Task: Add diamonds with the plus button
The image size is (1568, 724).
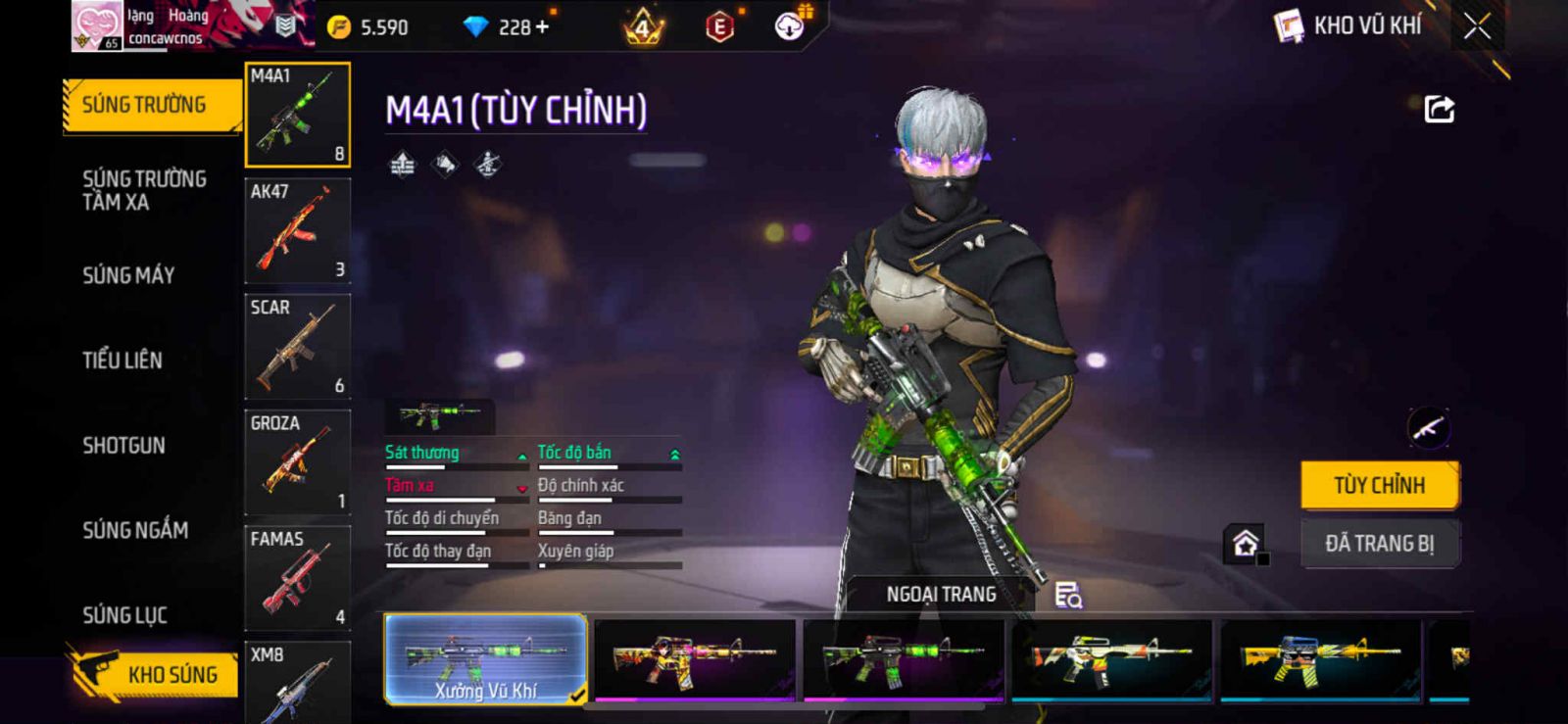Action: point(542,27)
